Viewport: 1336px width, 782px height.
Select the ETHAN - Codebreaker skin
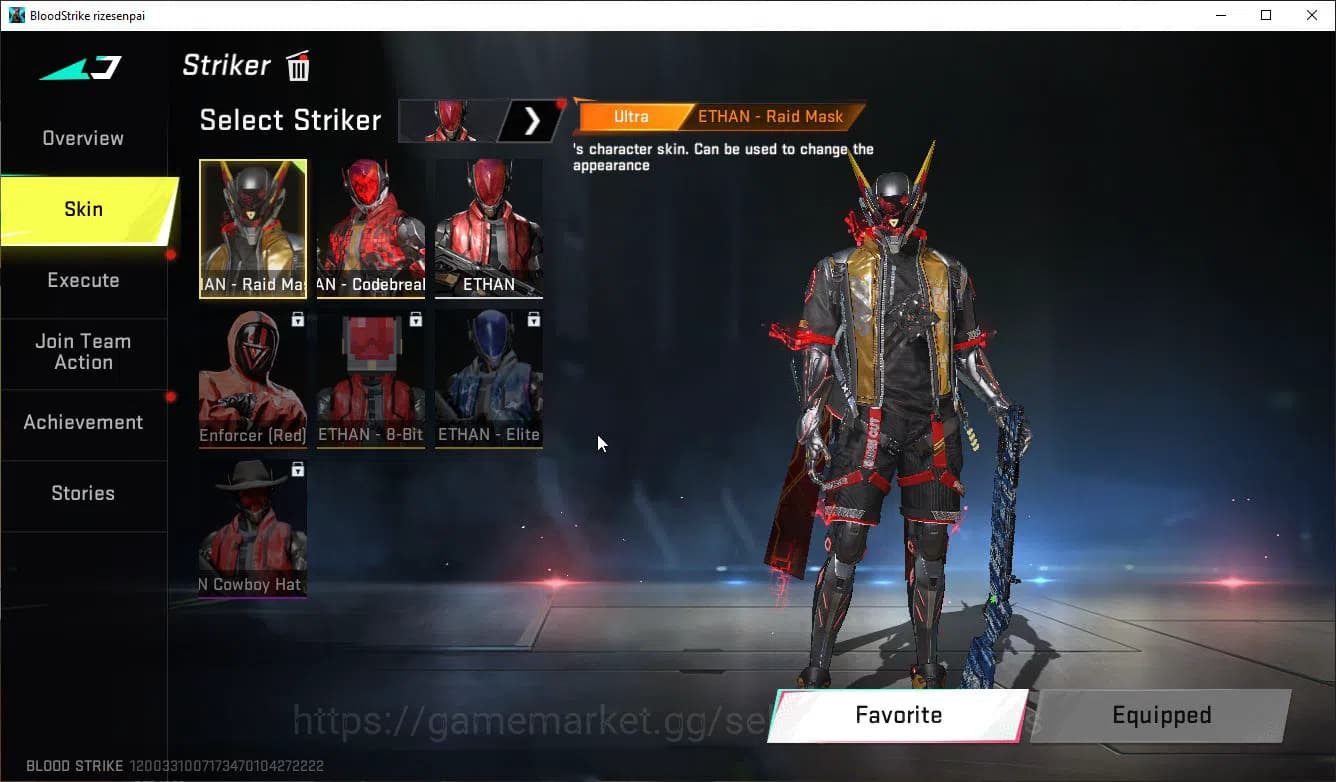tap(371, 228)
